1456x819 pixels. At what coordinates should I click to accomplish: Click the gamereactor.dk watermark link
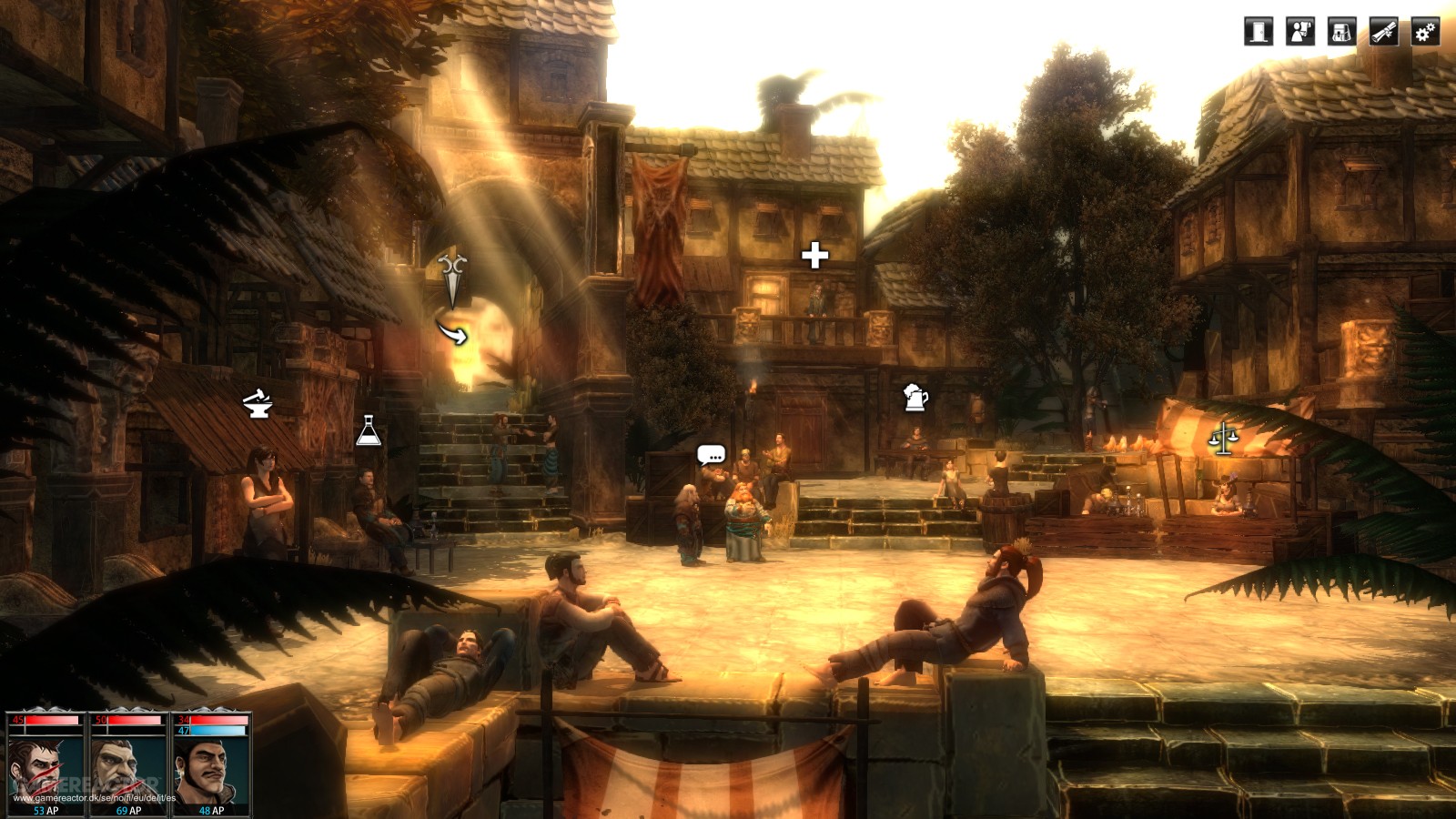click(94, 798)
